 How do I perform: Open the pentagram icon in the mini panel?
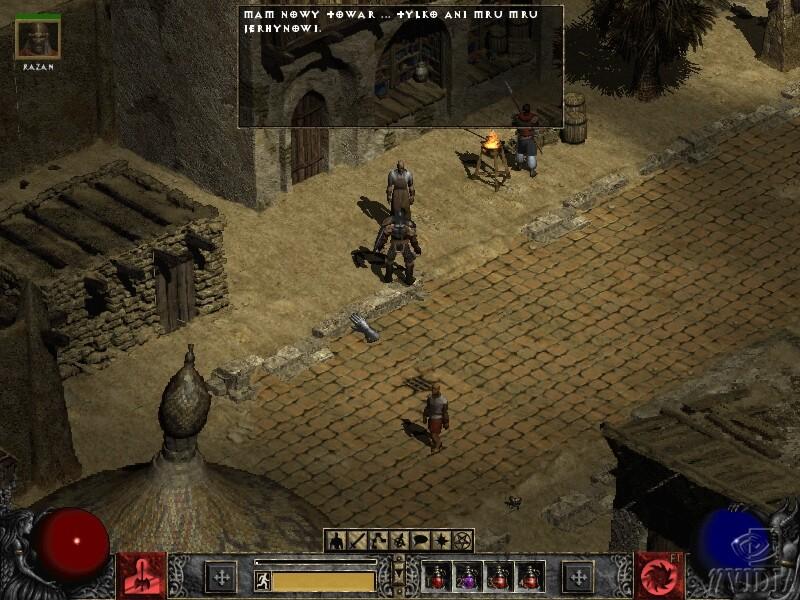point(462,541)
